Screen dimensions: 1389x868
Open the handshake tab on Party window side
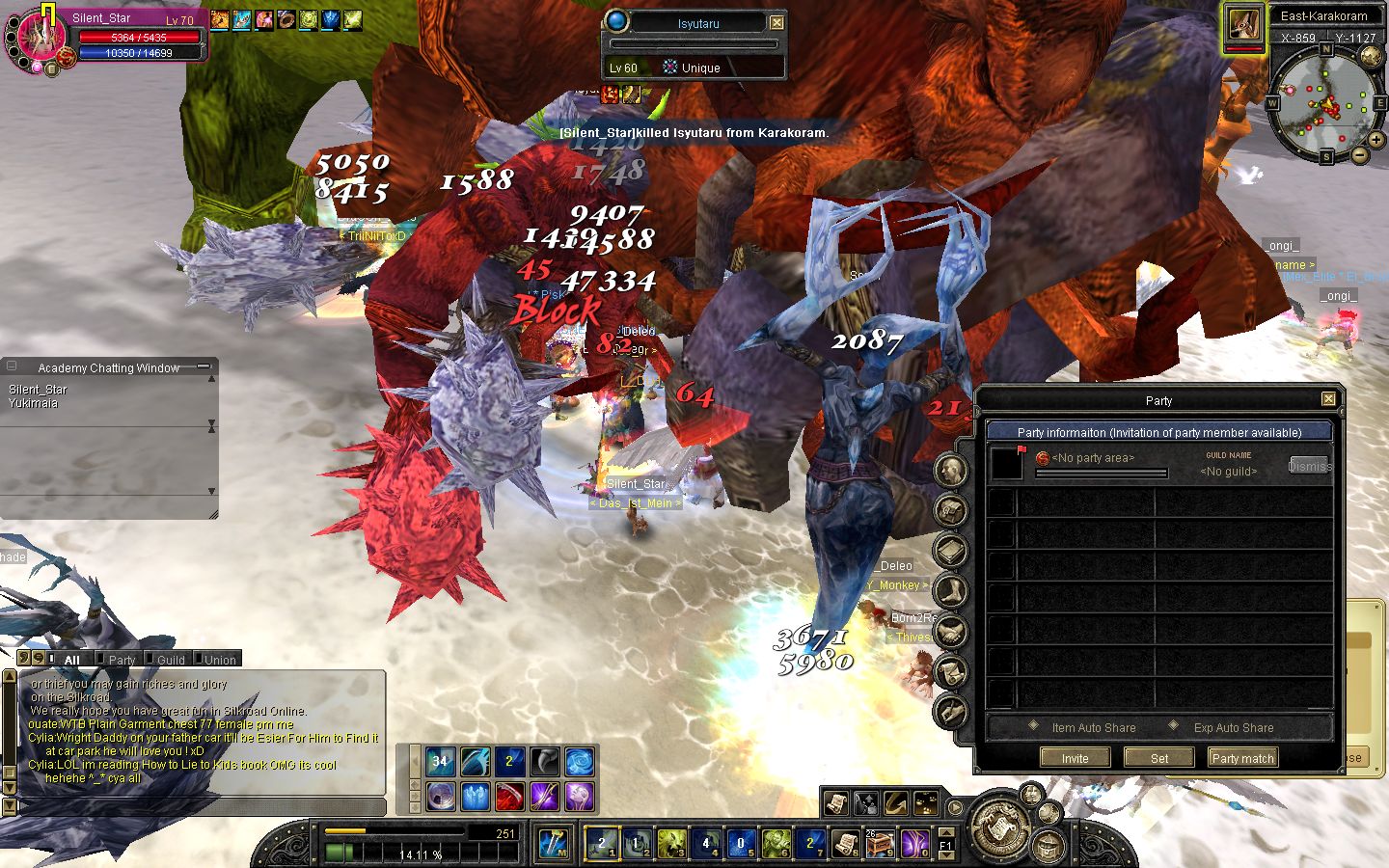pos(951,632)
